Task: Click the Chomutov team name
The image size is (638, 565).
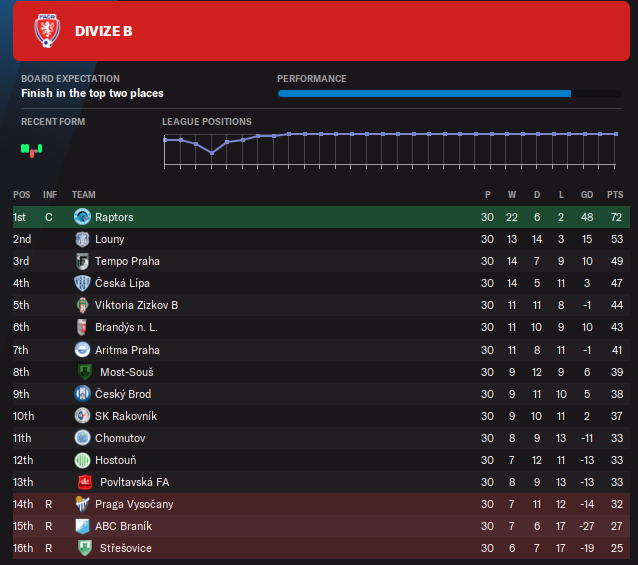Action: (119, 438)
